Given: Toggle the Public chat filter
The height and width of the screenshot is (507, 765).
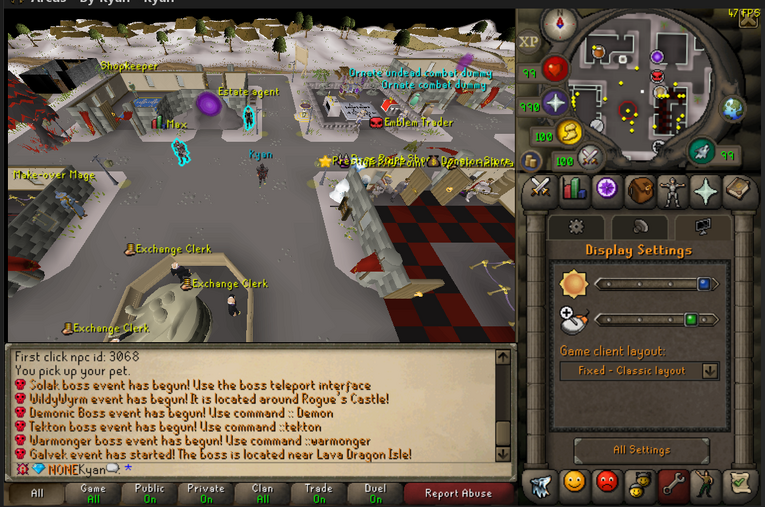Looking at the screenshot, I should (149, 493).
